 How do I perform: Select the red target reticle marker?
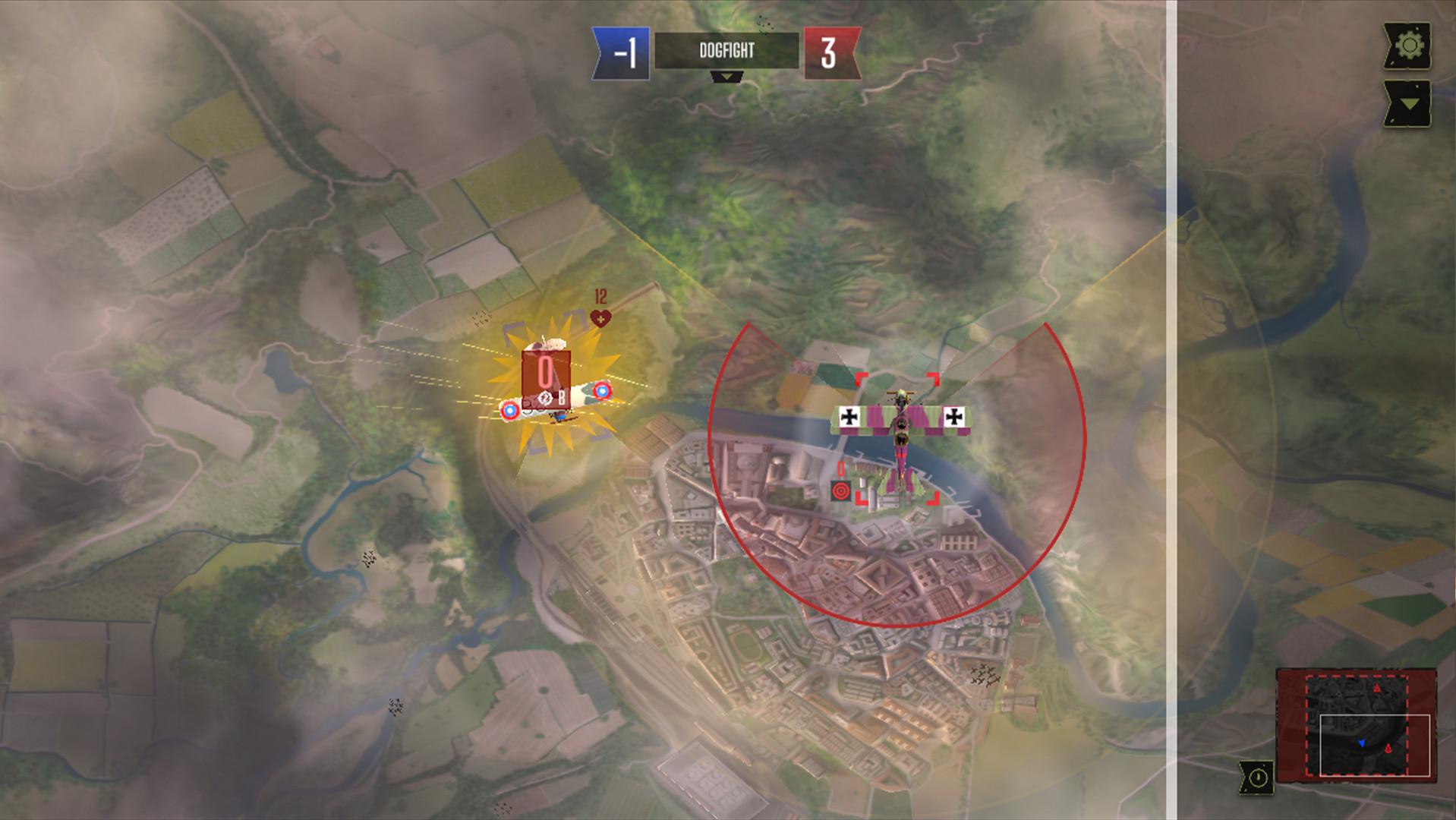(x=841, y=490)
